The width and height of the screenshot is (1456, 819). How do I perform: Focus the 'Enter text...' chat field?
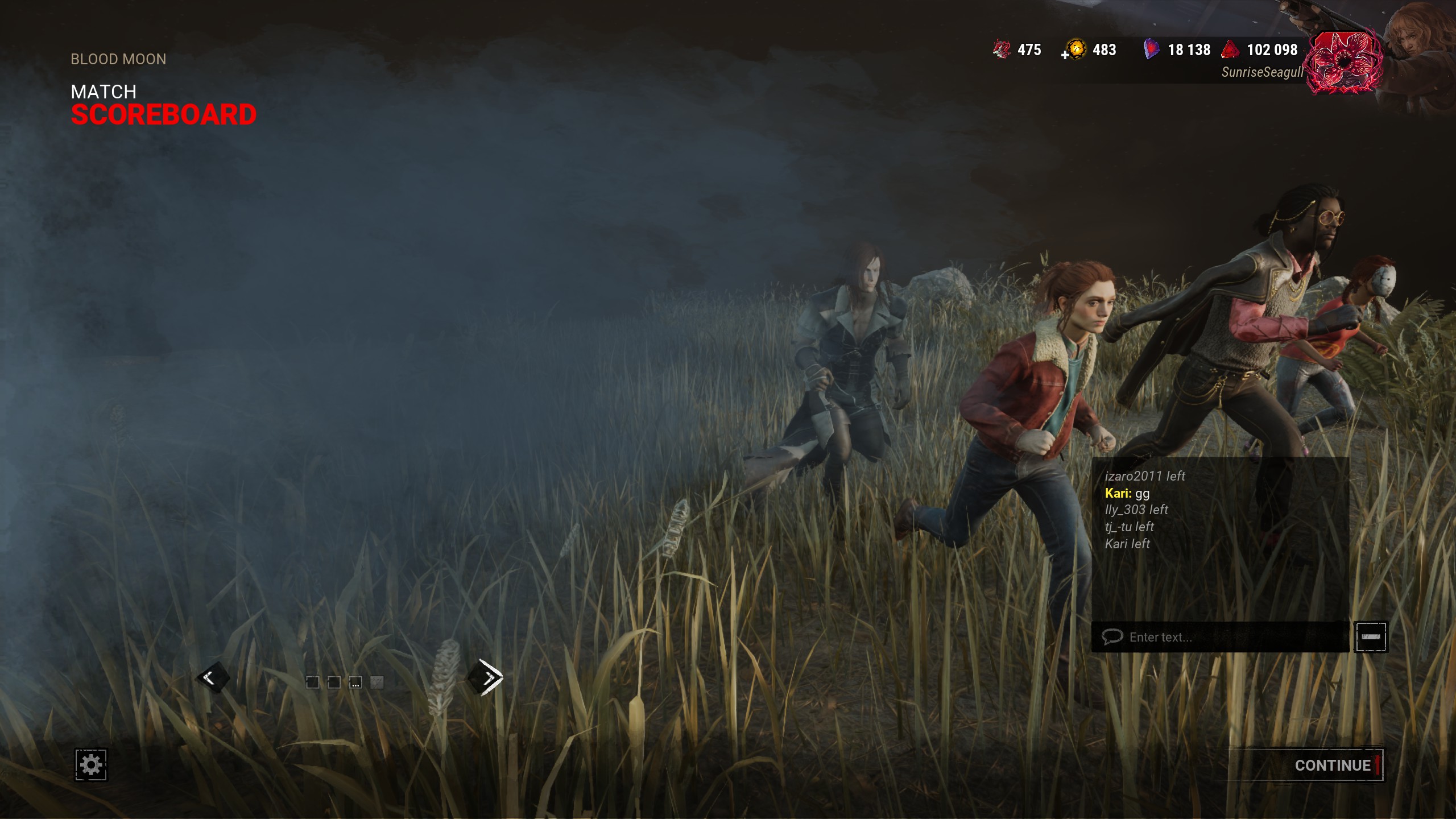coord(1223,637)
